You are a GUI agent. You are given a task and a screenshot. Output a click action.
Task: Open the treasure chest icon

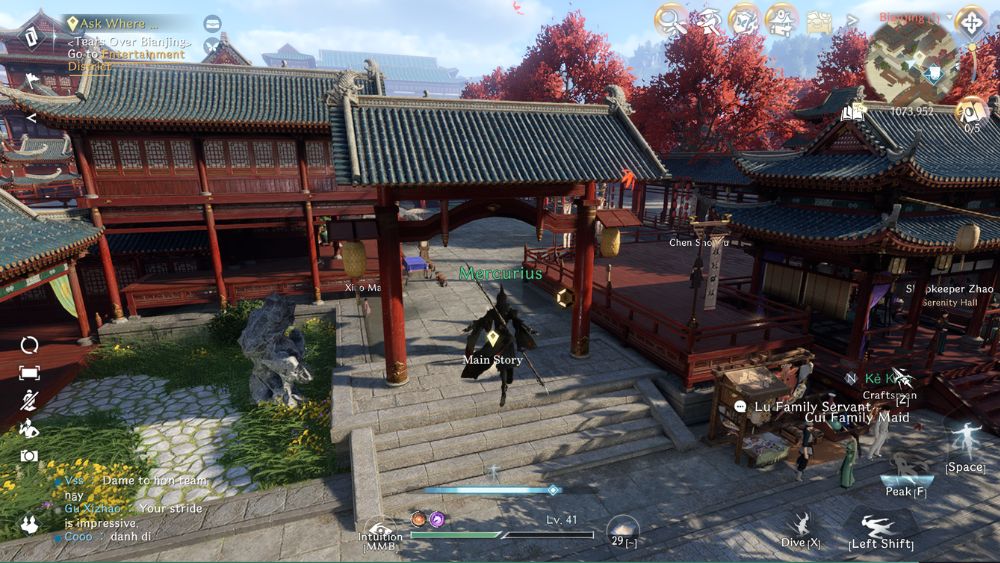820,21
